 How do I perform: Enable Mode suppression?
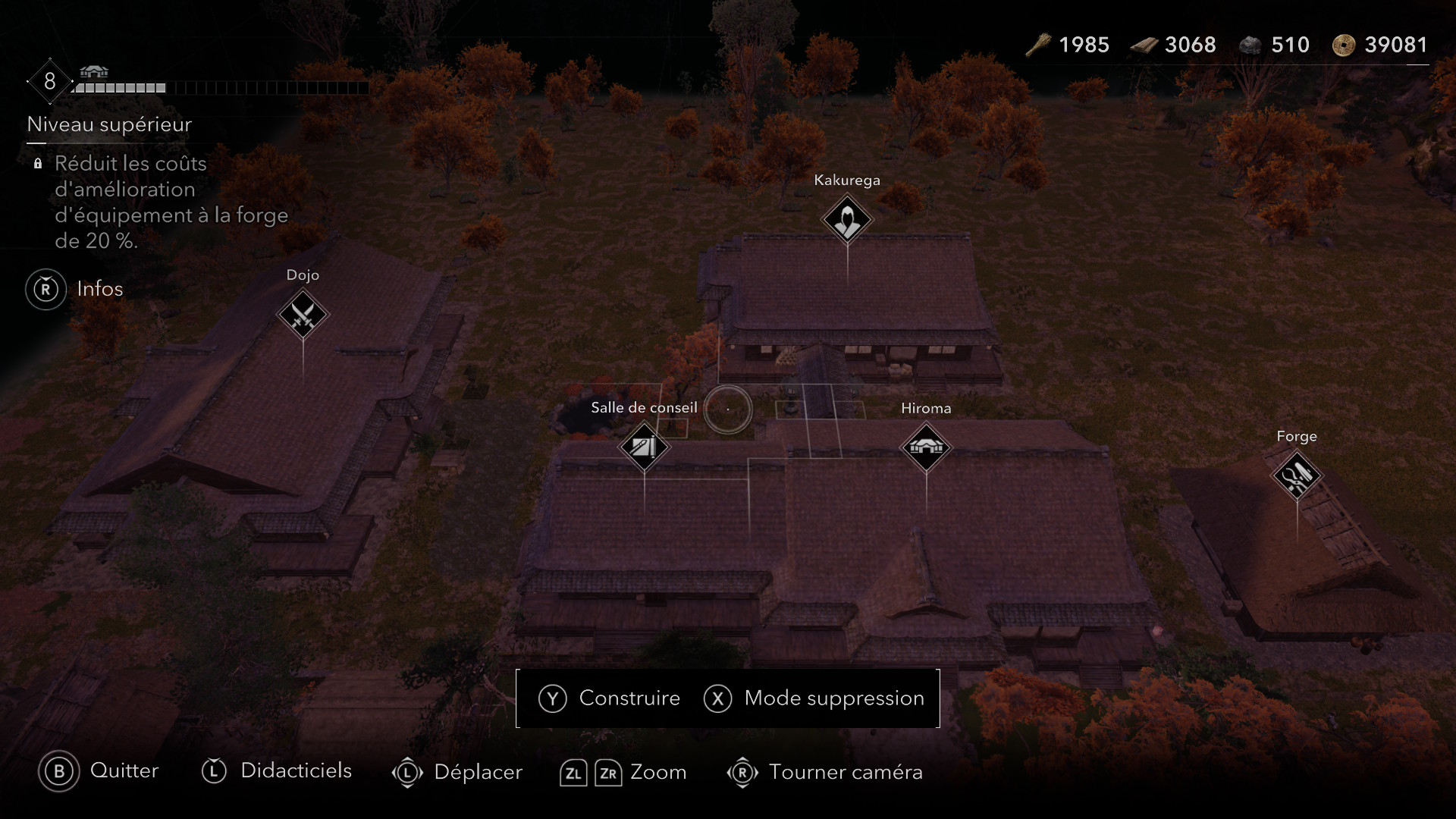coord(814,698)
